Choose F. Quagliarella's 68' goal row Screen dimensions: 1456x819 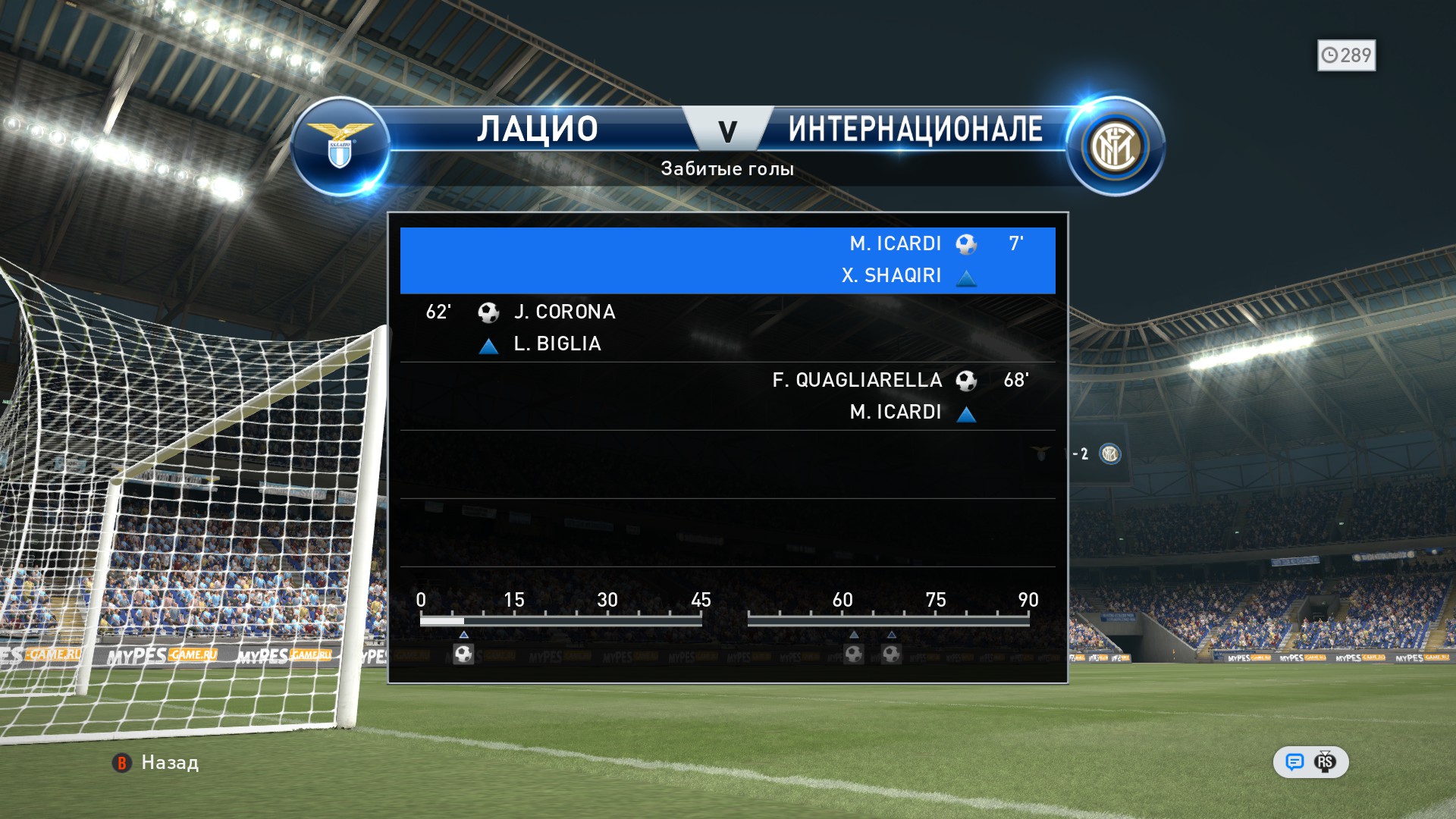(x=727, y=396)
